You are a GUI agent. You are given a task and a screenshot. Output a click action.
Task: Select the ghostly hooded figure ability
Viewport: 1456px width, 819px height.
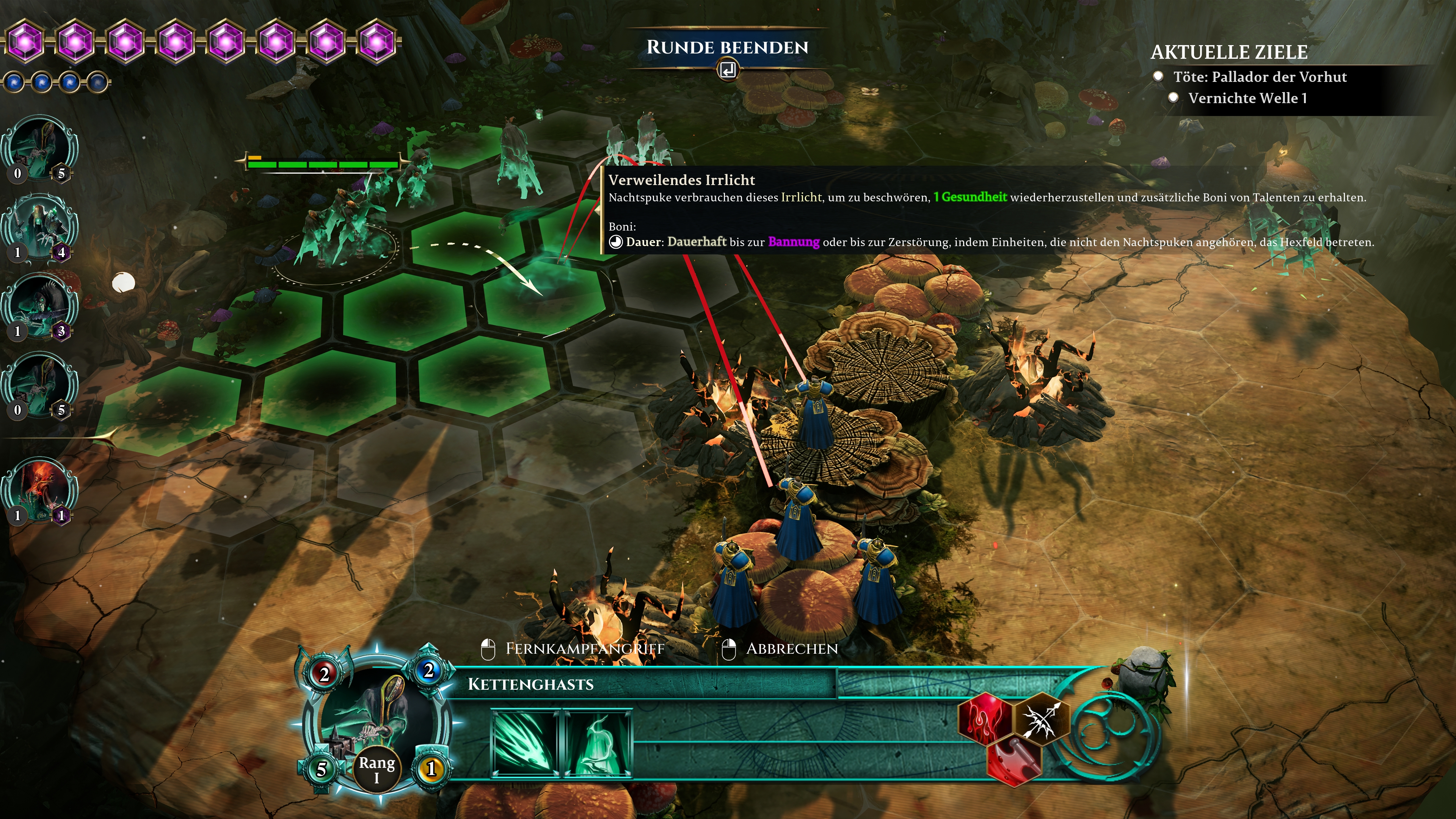pos(598,743)
